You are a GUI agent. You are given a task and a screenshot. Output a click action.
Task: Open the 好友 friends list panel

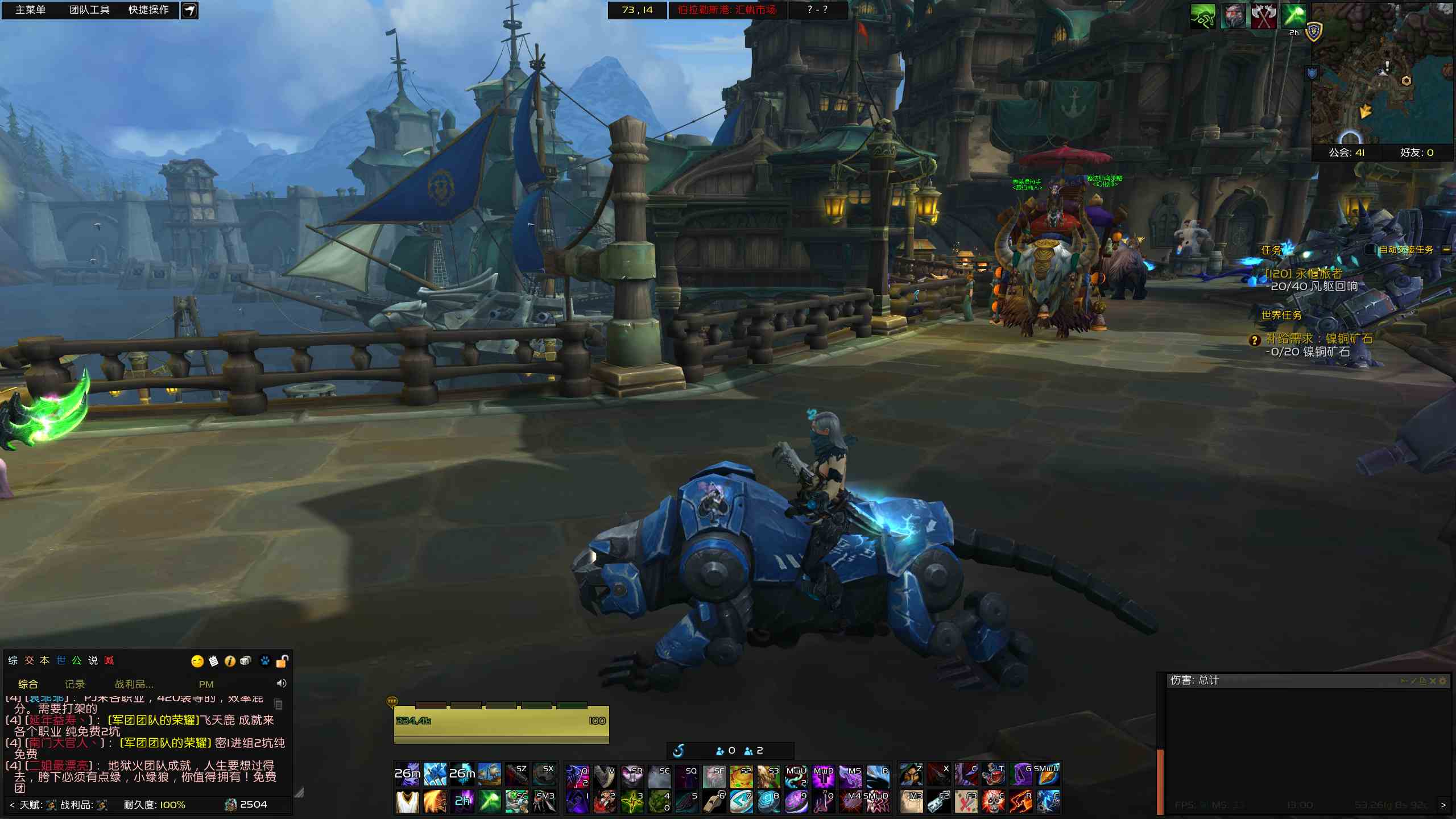tap(1417, 152)
